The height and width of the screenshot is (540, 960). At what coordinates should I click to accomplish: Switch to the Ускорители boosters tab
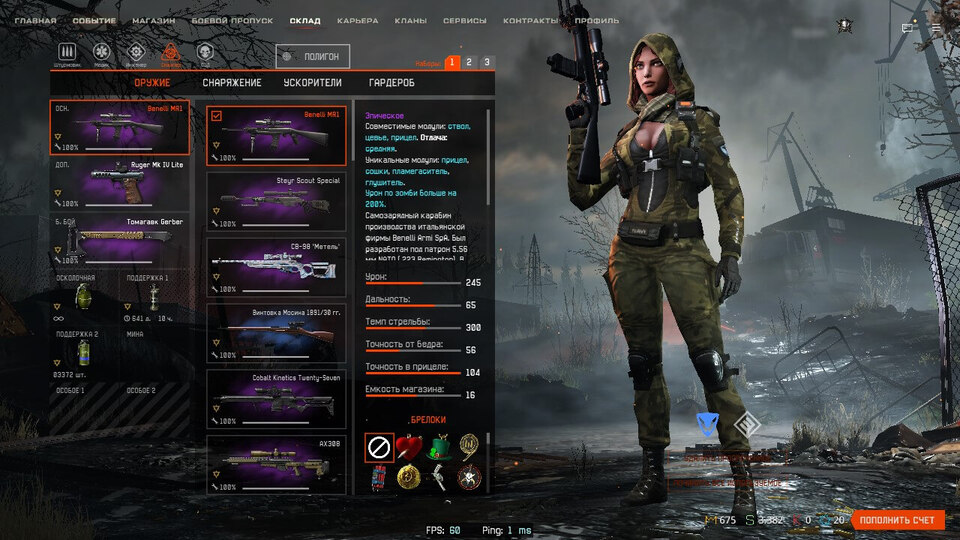pos(313,83)
